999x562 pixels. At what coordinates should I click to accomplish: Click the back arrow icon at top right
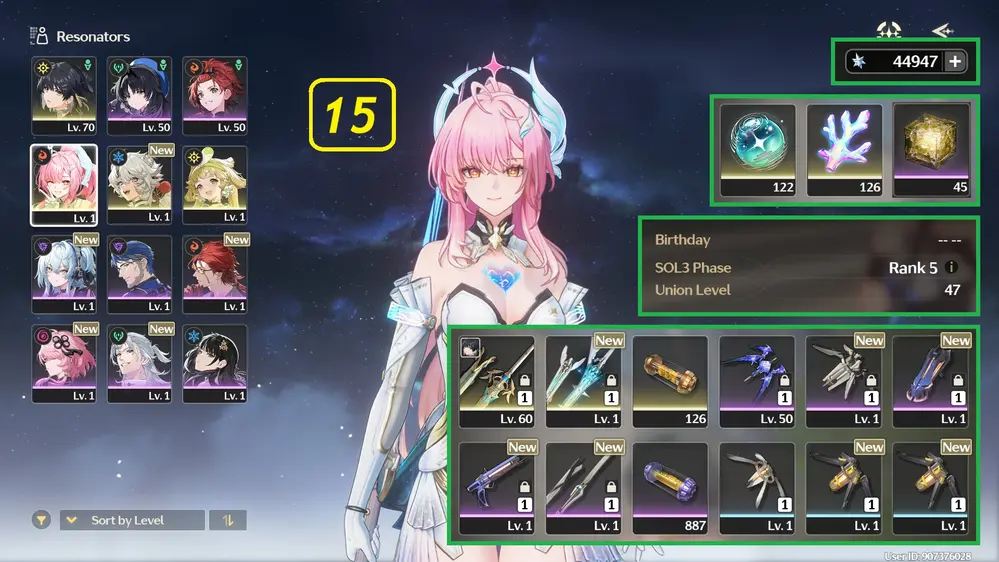[x=941, y=31]
